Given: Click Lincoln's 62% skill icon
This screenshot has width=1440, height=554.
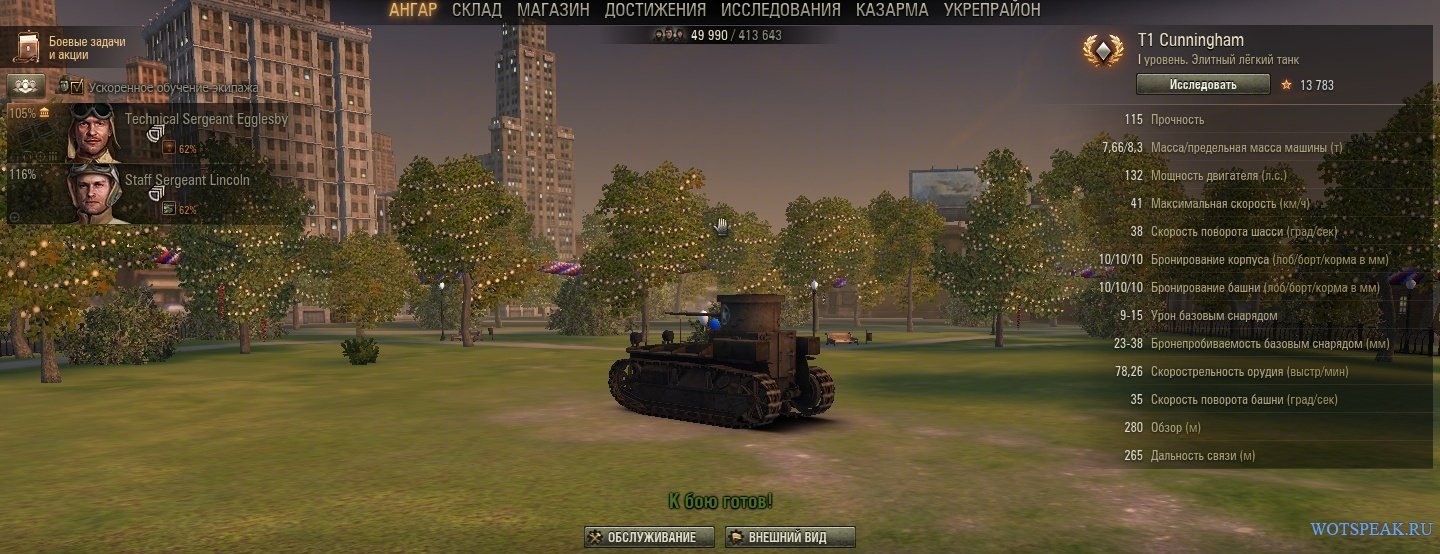Looking at the screenshot, I should pyautogui.click(x=169, y=209).
